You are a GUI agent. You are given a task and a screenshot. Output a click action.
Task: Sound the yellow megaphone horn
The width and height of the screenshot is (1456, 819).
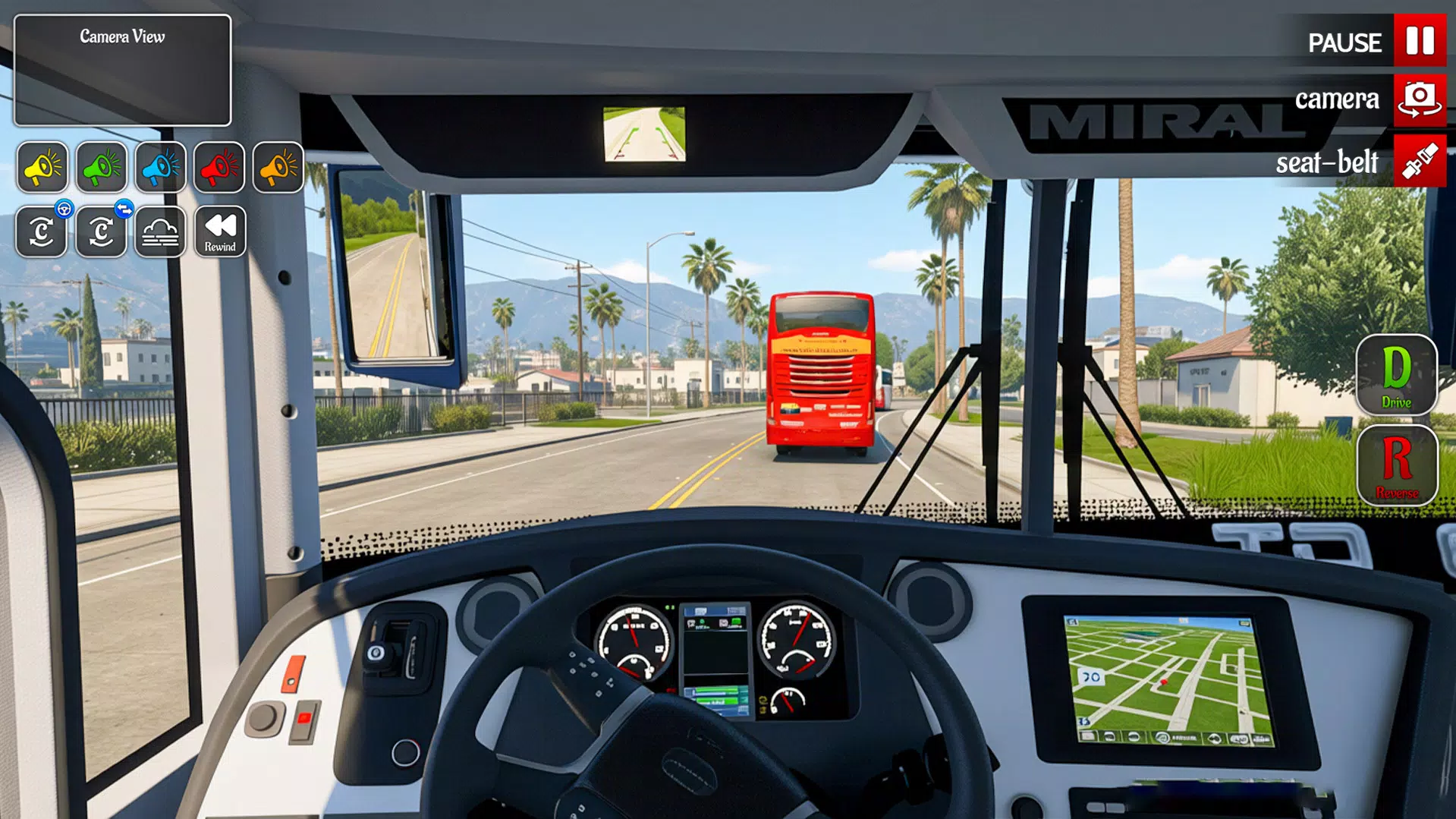click(x=42, y=167)
